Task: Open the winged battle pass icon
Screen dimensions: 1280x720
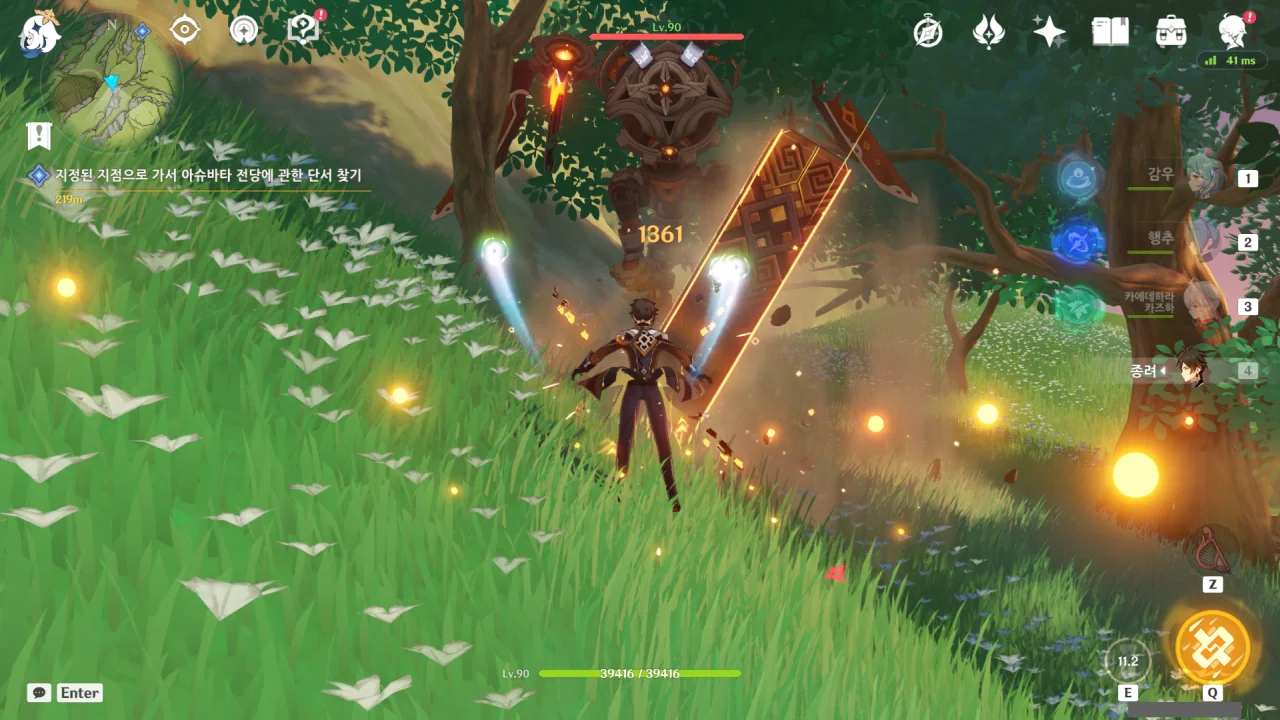Action: point(989,32)
